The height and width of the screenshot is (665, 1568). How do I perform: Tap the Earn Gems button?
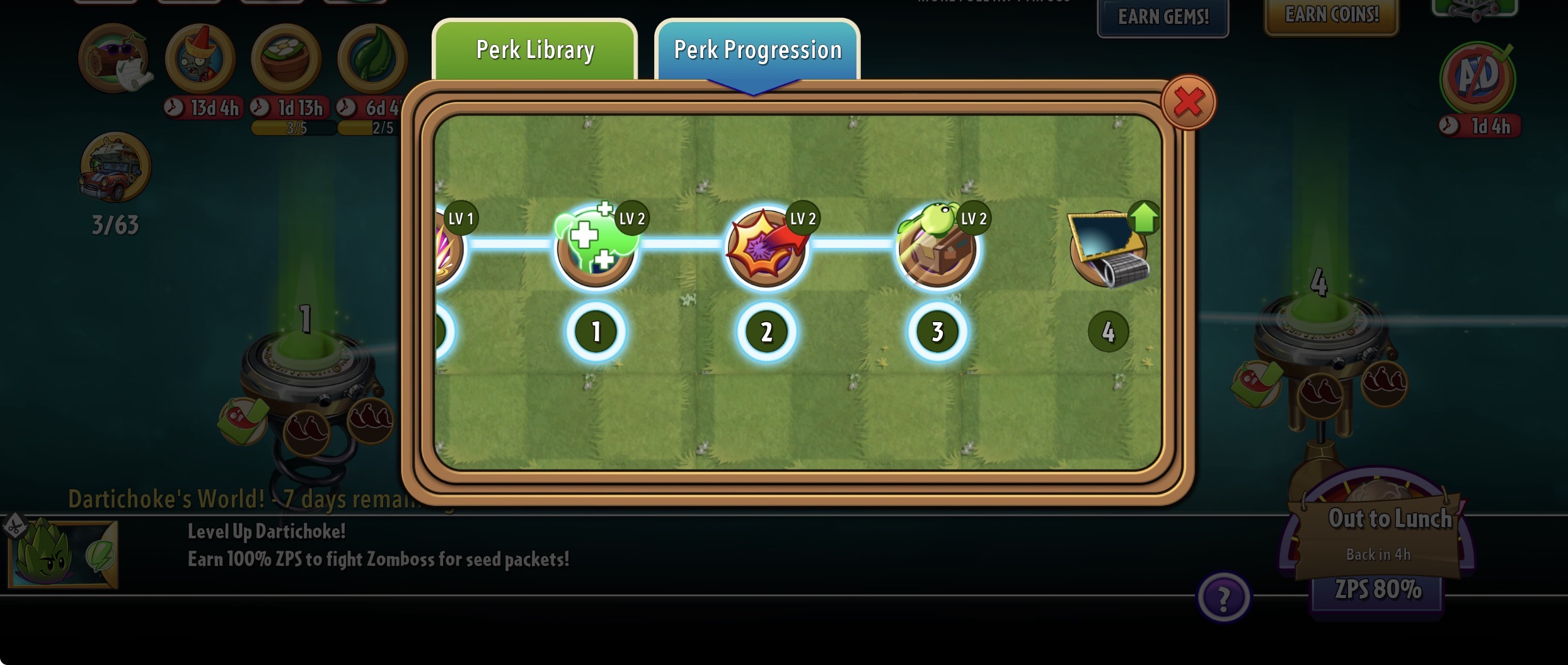tap(1163, 17)
